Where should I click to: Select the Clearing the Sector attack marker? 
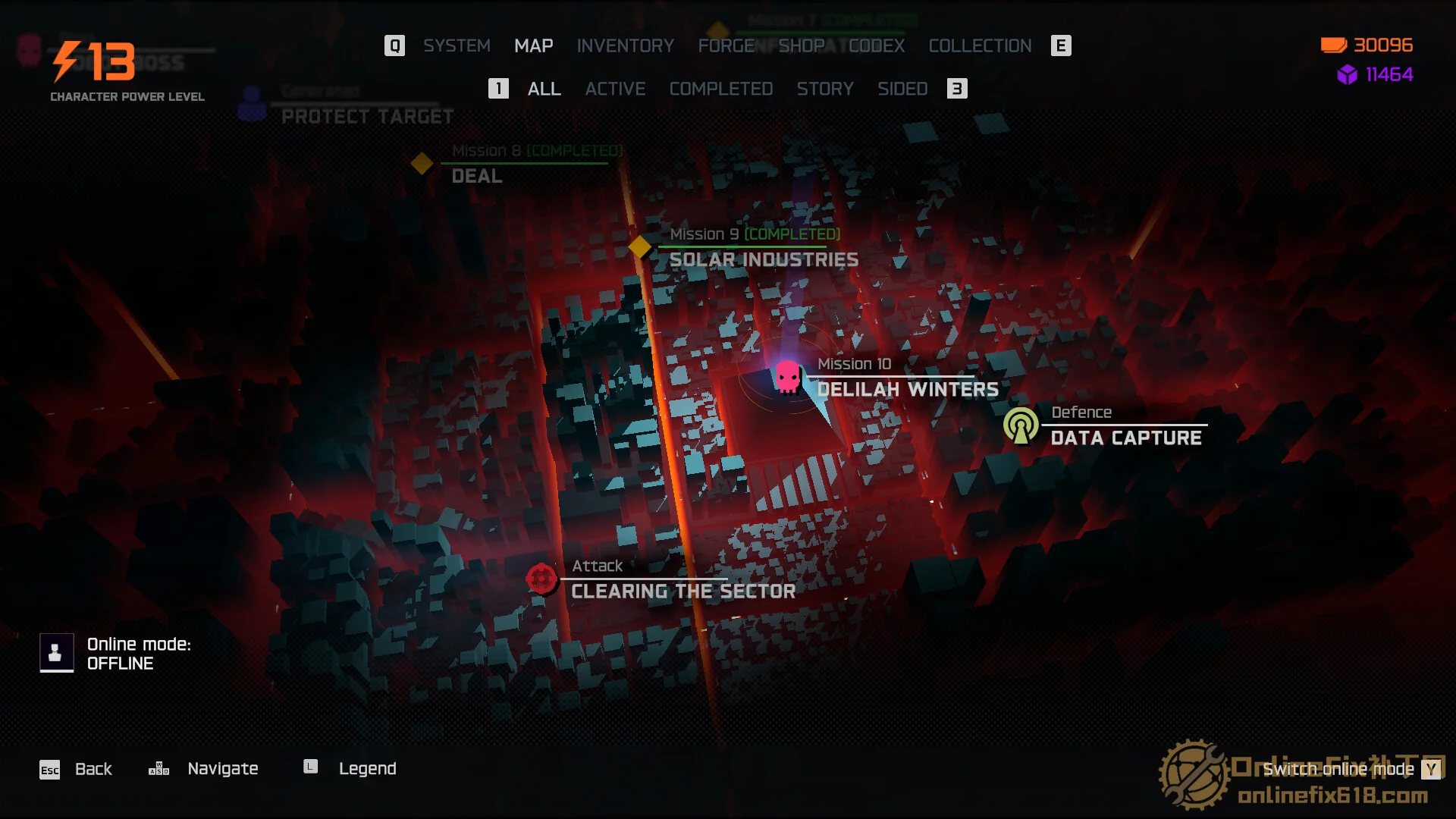(541, 579)
